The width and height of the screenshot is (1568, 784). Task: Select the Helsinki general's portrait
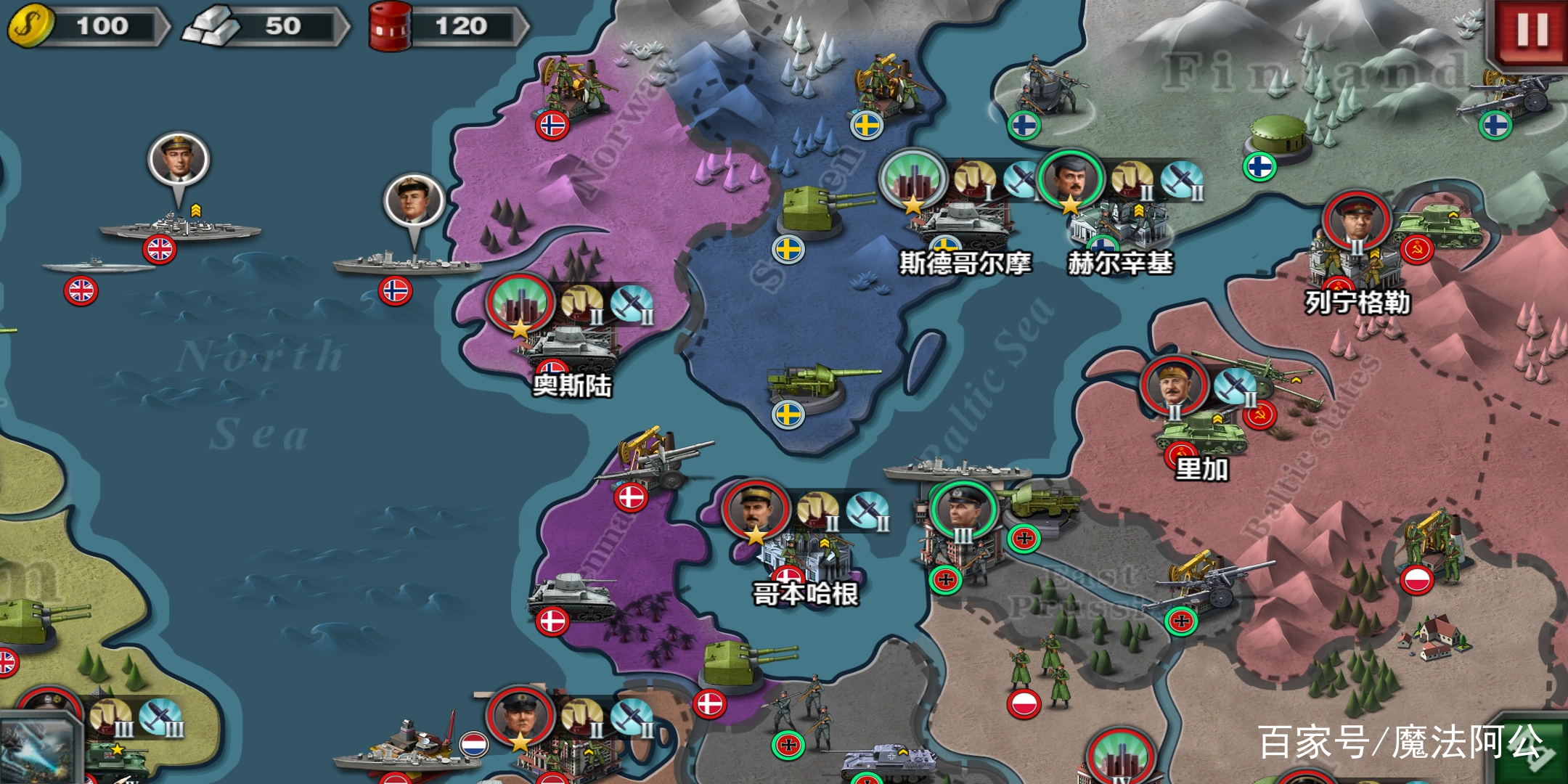pyautogui.click(x=1071, y=179)
